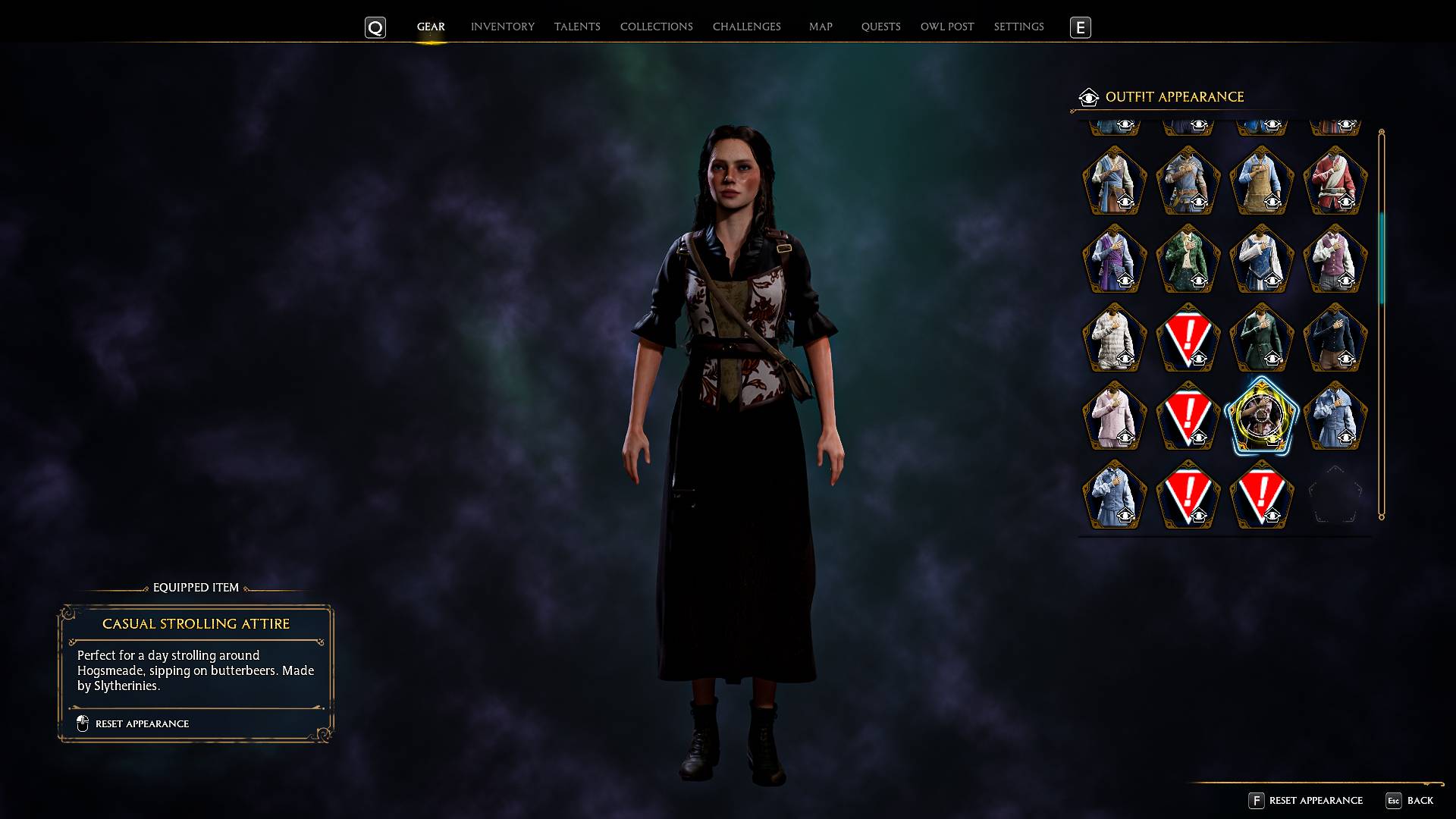
Task: Toggle the eye icon on the blue robe outfit
Action: click(1127, 202)
